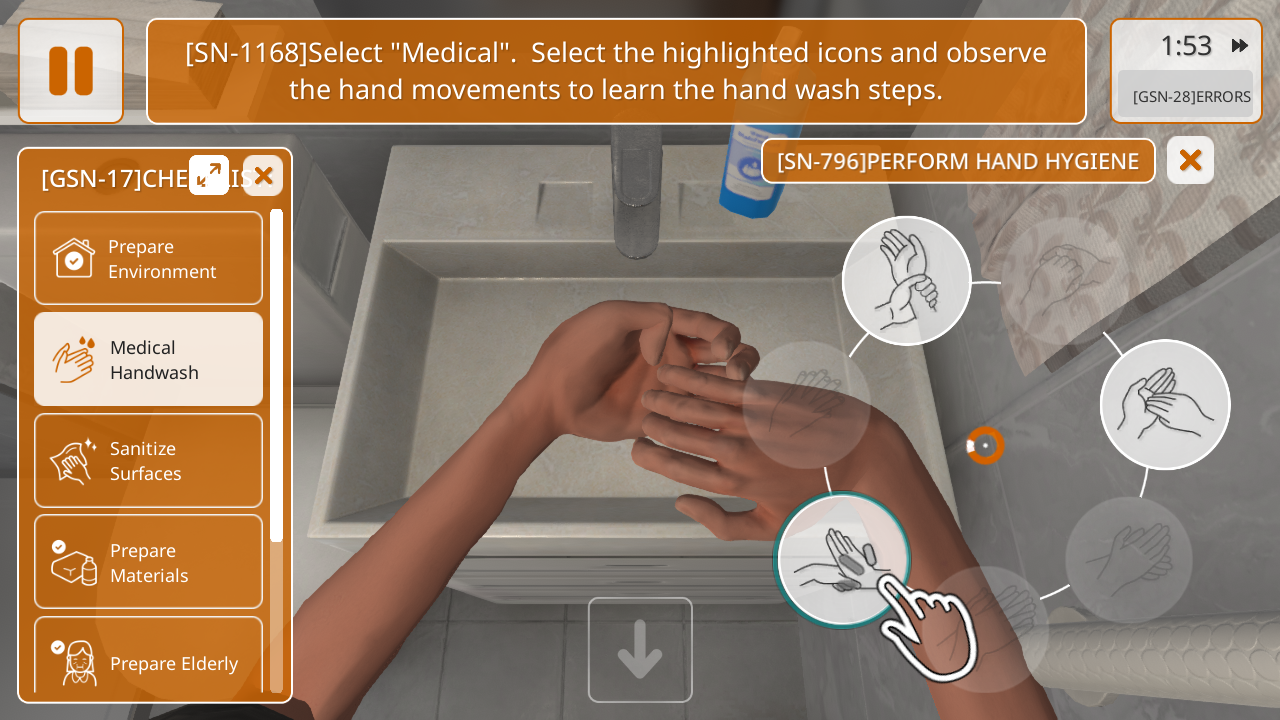Select Prepare Environment checklist item
Screen dimensions: 1280x720
148,258
